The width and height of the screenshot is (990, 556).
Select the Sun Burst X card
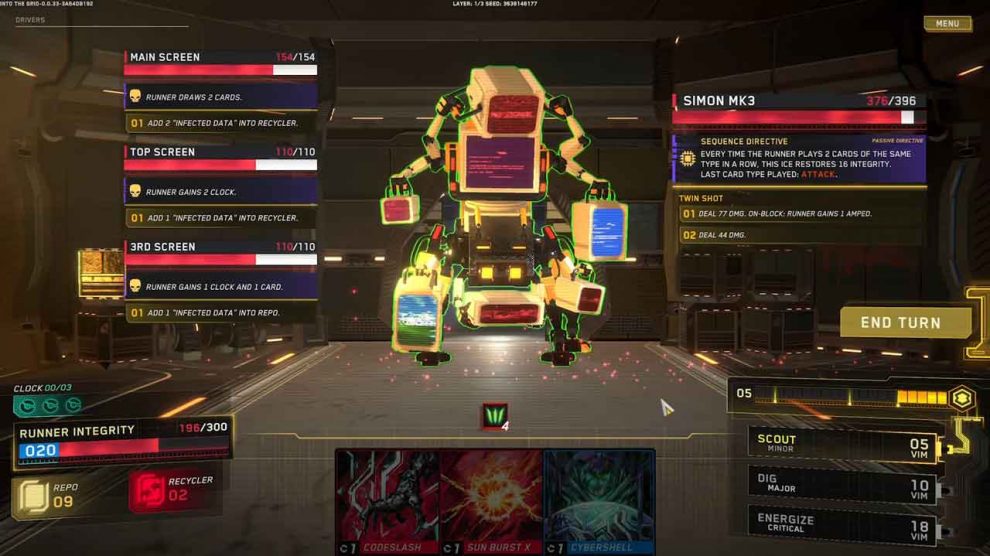491,499
